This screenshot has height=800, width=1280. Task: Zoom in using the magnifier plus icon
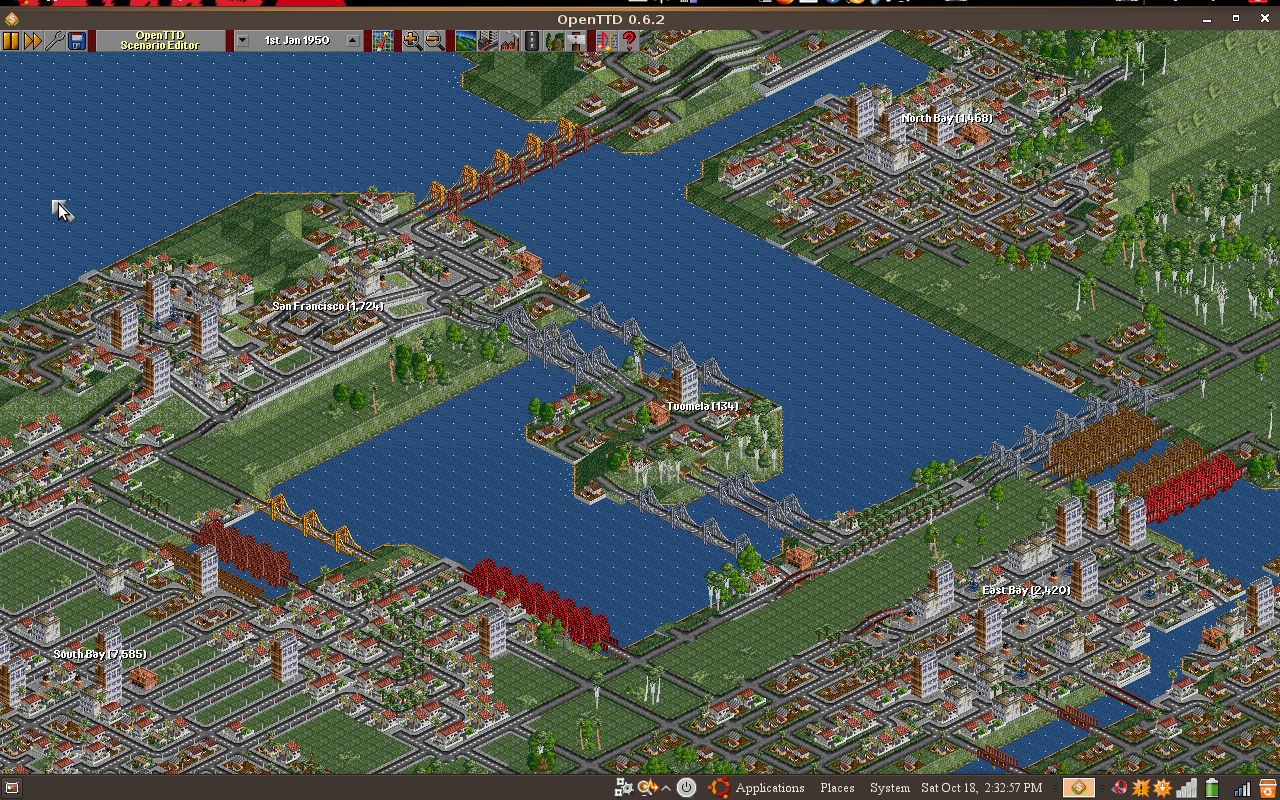point(410,40)
